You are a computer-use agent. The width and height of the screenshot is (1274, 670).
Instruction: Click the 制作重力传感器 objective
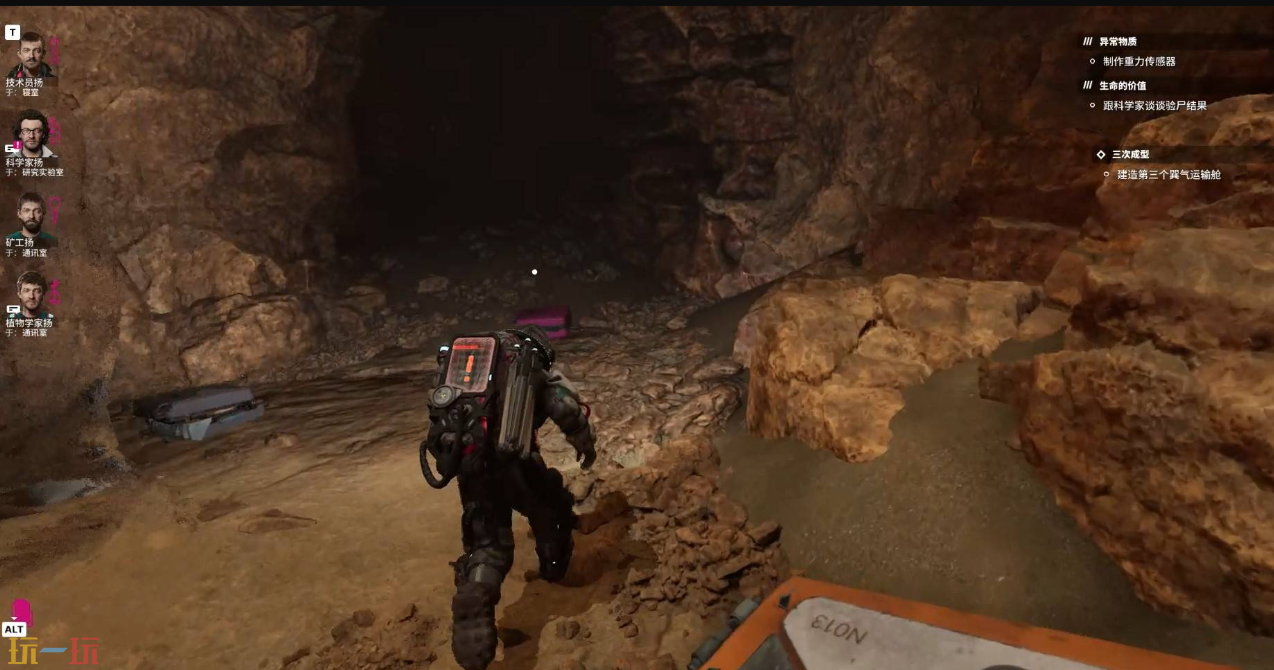coord(1139,61)
